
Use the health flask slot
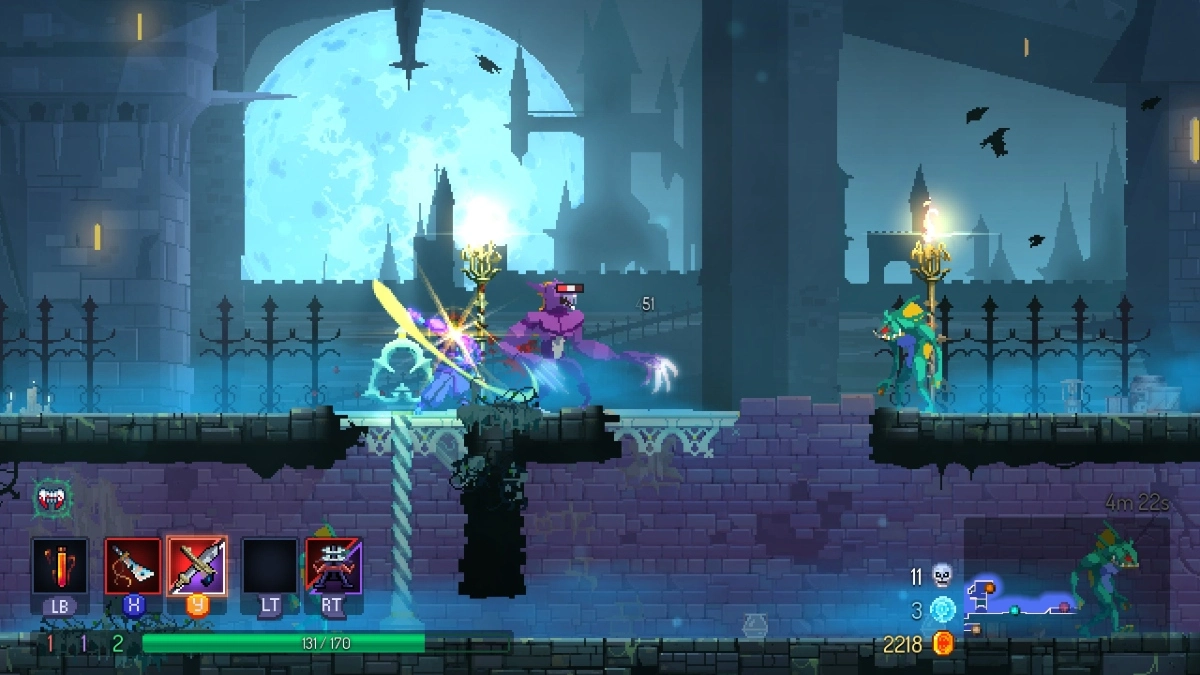[x=60, y=567]
